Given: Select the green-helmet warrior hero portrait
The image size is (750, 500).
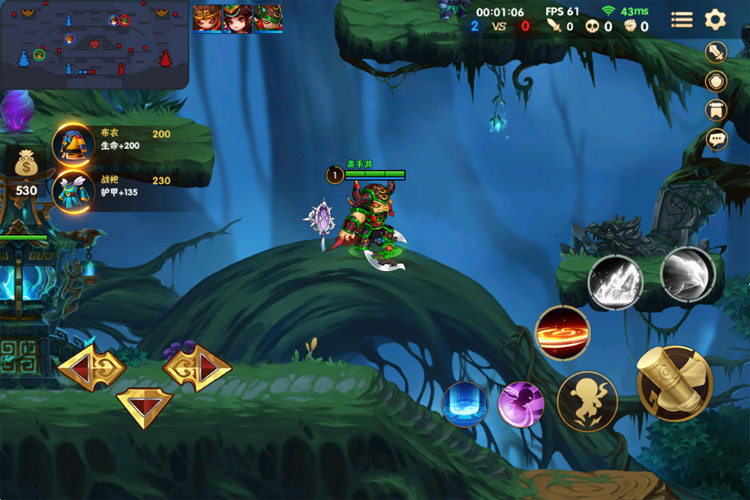Looking at the screenshot, I should [x=267, y=18].
